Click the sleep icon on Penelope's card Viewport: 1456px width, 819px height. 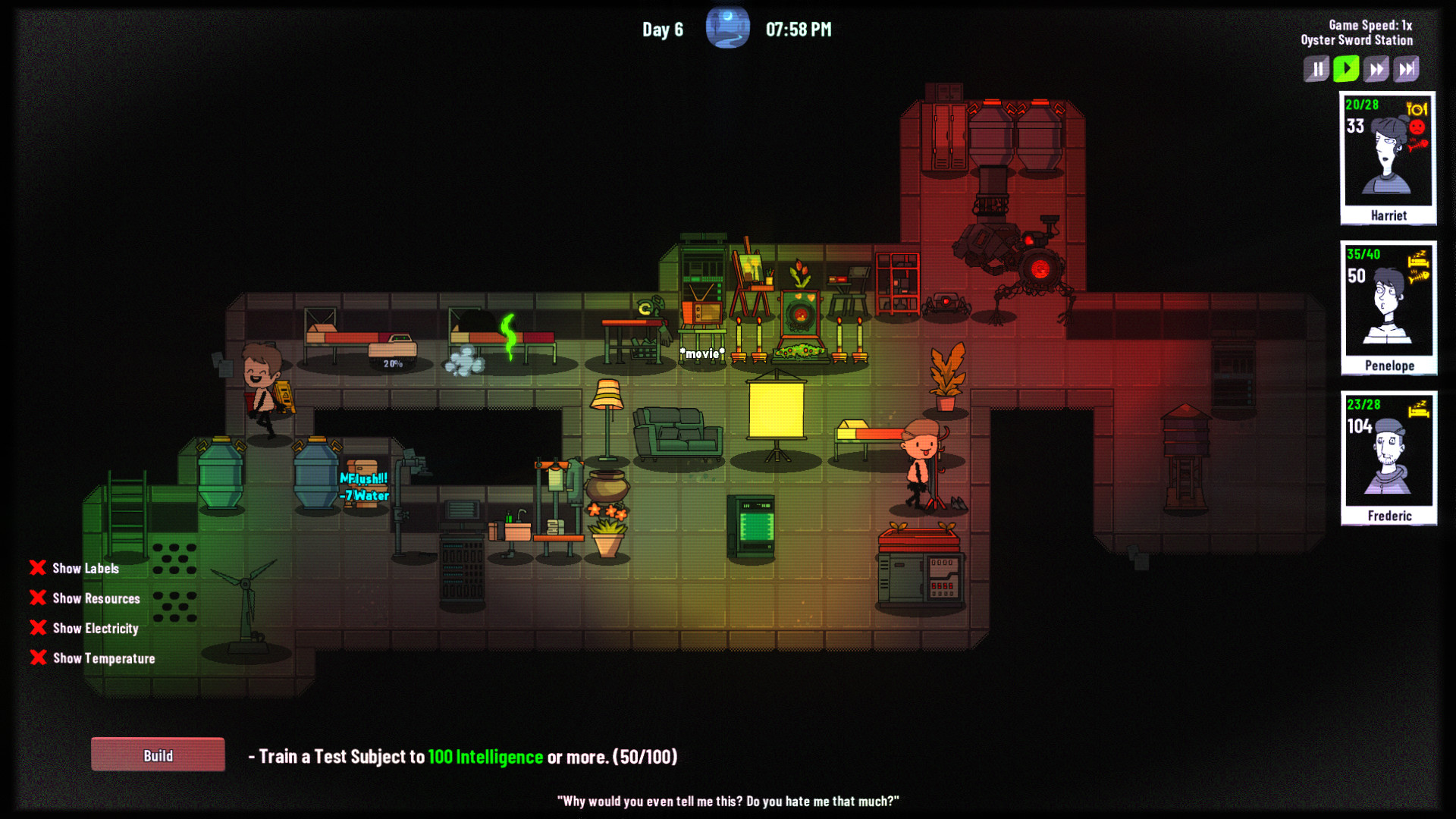(1418, 259)
